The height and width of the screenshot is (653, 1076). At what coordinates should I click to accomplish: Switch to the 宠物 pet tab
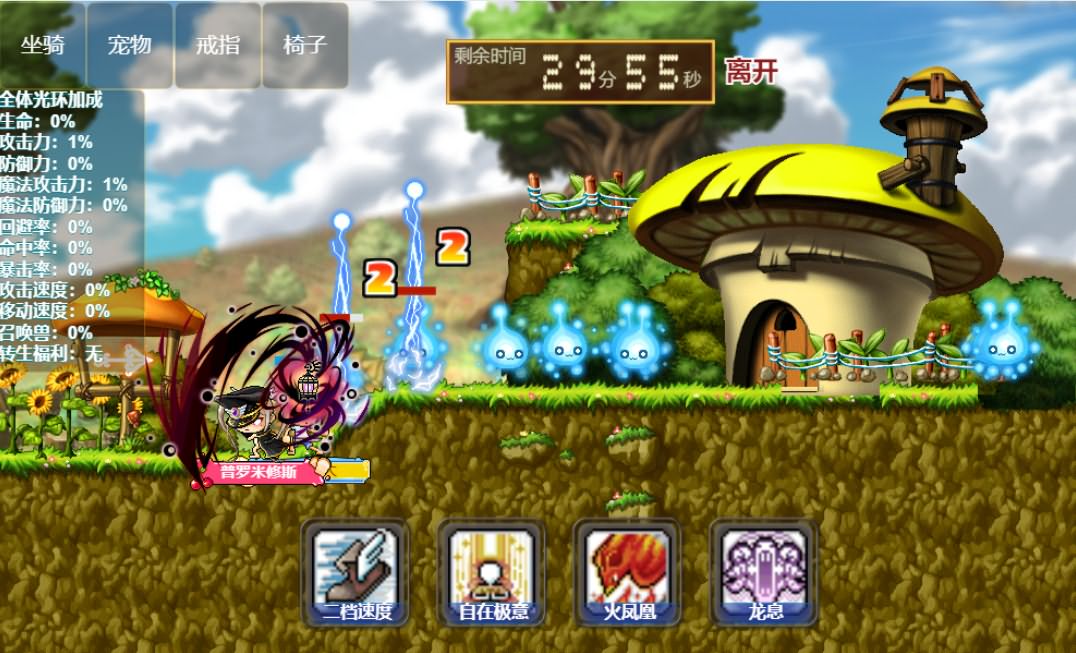pyautogui.click(x=130, y=45)
